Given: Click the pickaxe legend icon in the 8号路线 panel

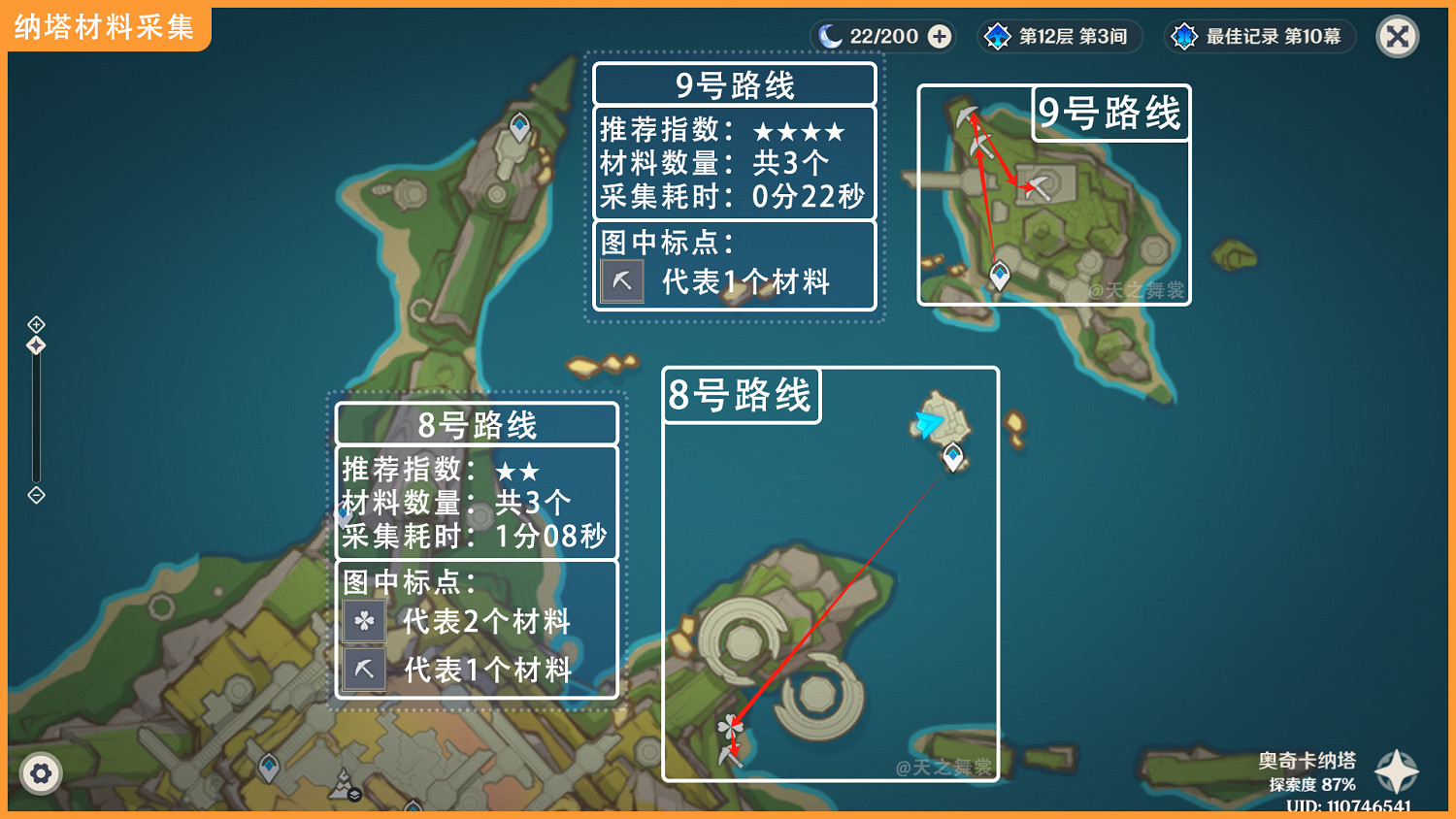Looking at the screenshot, I should click(x=364, y=669).
